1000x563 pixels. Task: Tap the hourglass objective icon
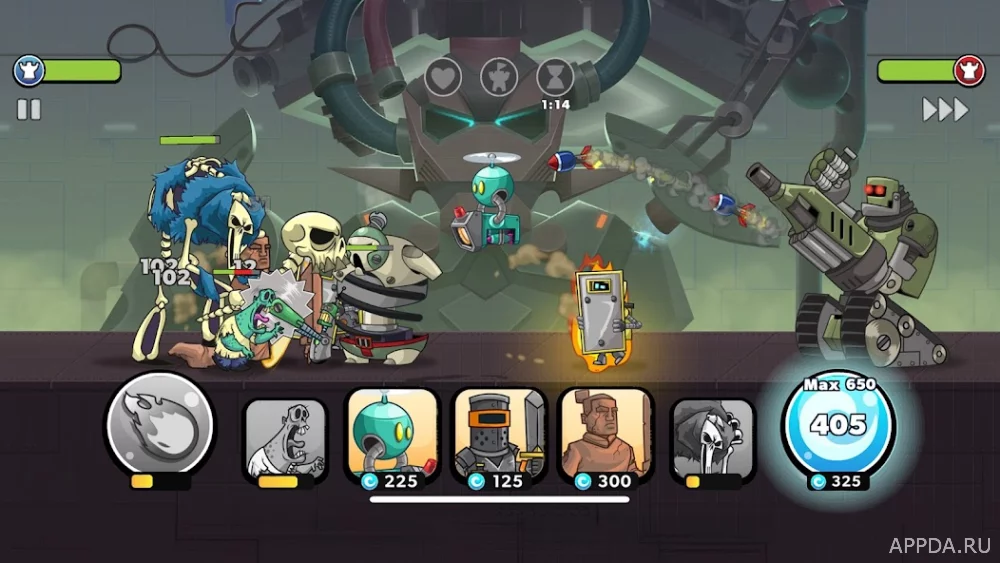coord(554,76)
